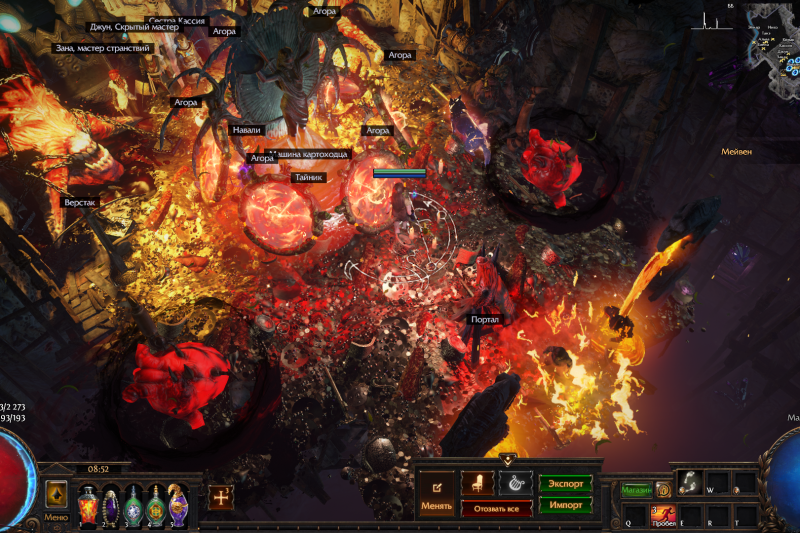Select the footprints movement skill slot
800x533 pixels.
(x=689, y=483)
